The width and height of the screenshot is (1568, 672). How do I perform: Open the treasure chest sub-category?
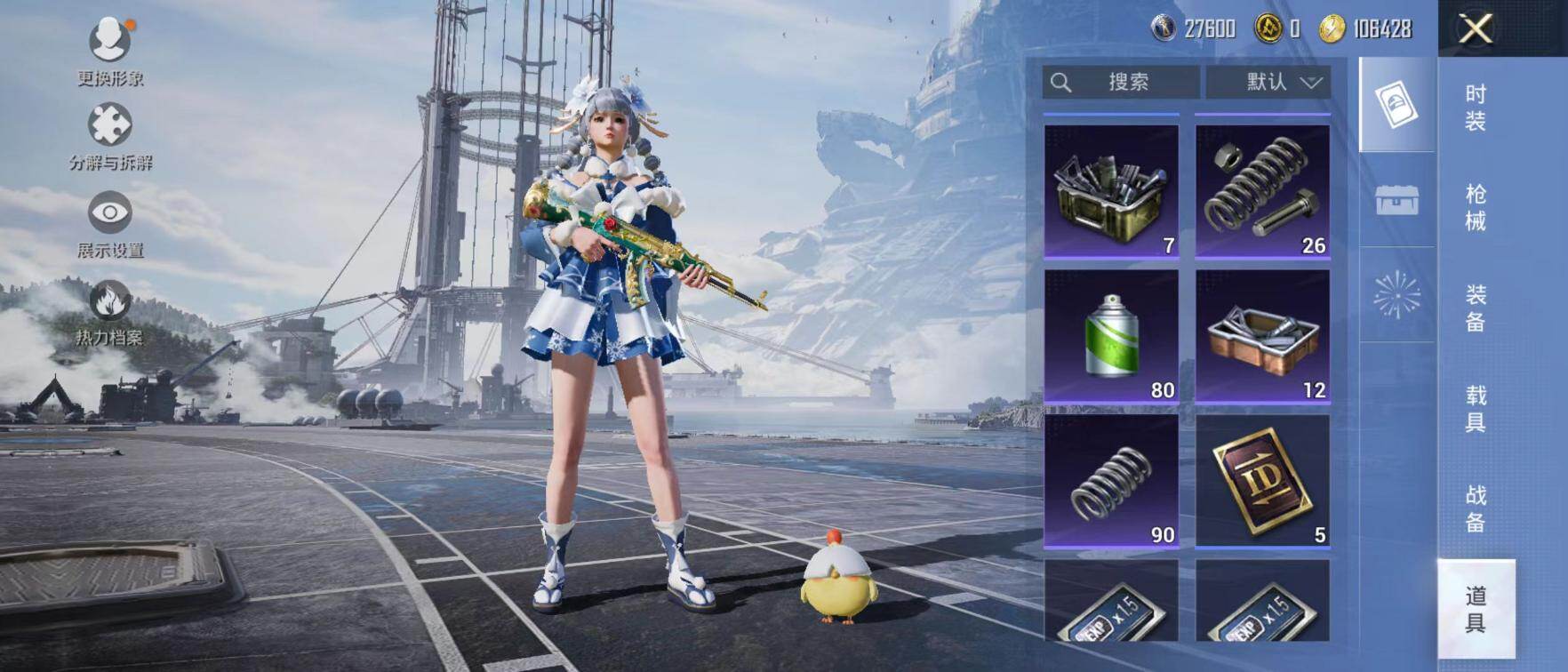[x=1396, y=201]
